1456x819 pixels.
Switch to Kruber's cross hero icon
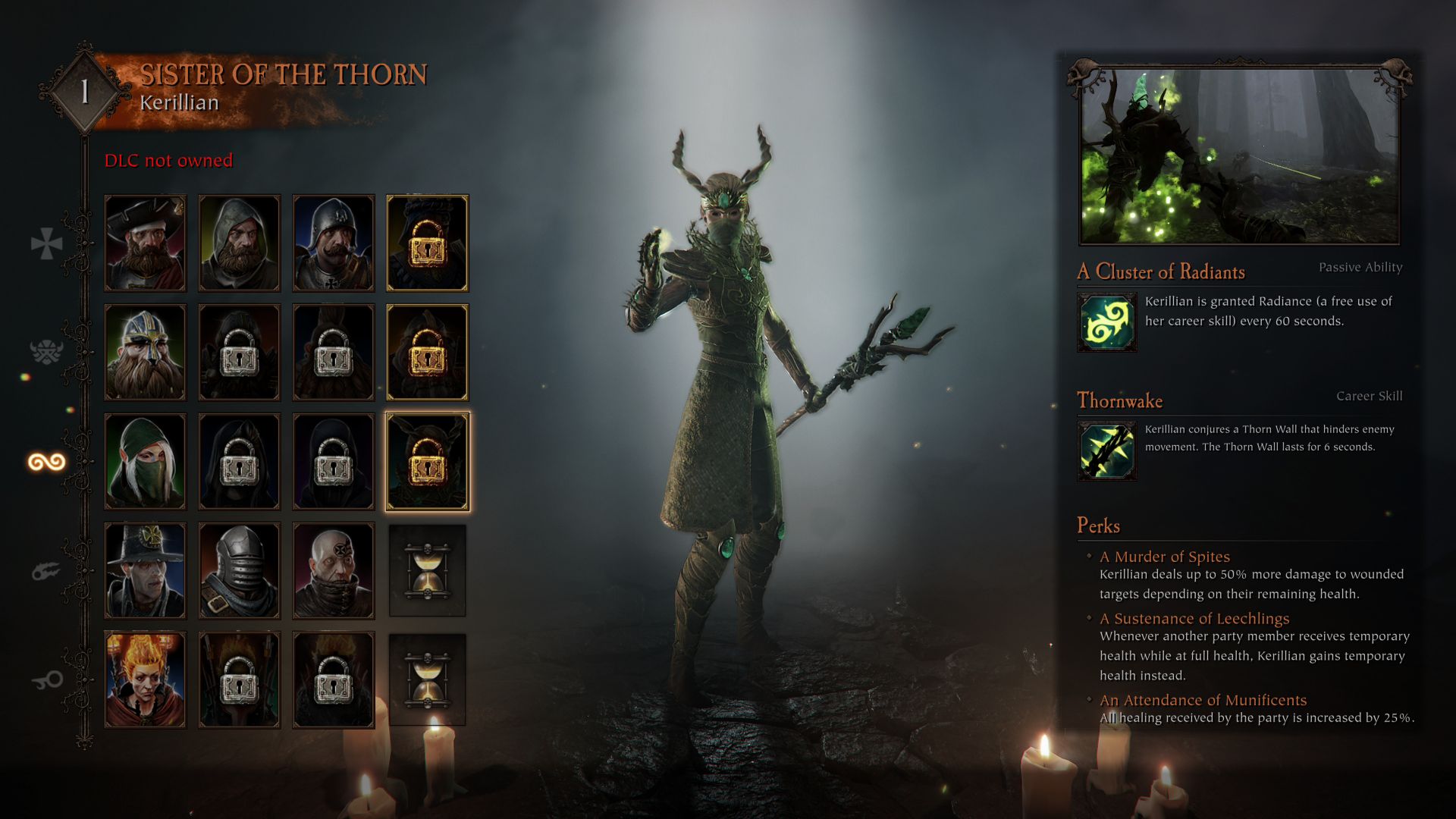[x=46, y=243]
